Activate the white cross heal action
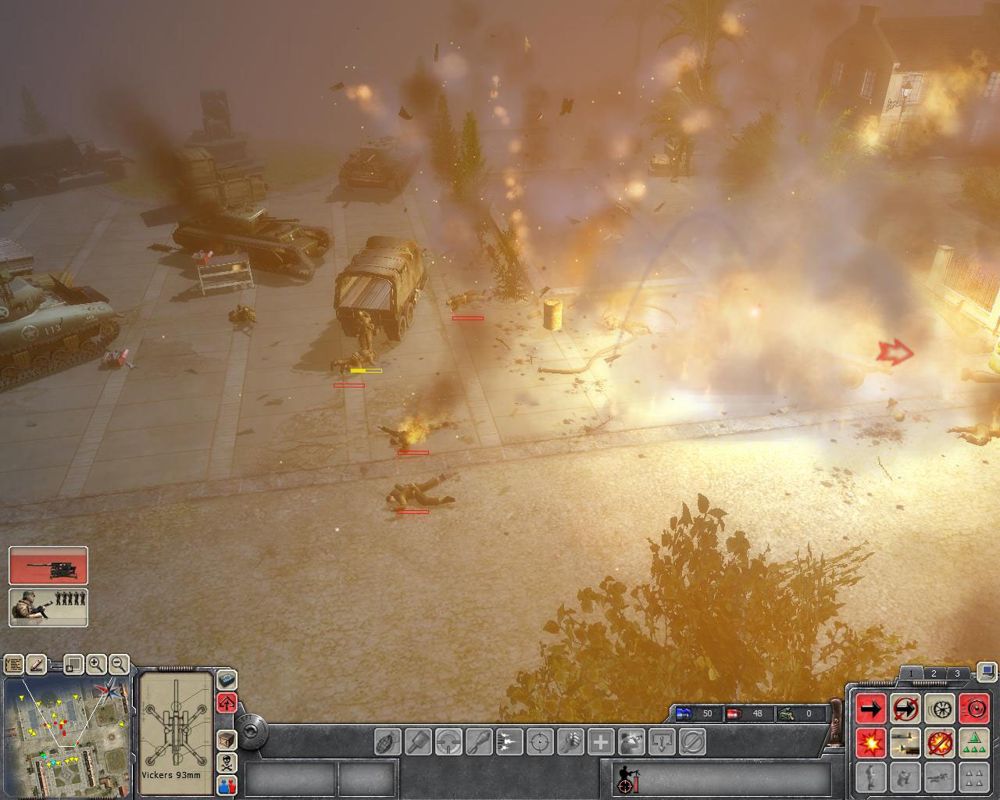 pos(601,742)
